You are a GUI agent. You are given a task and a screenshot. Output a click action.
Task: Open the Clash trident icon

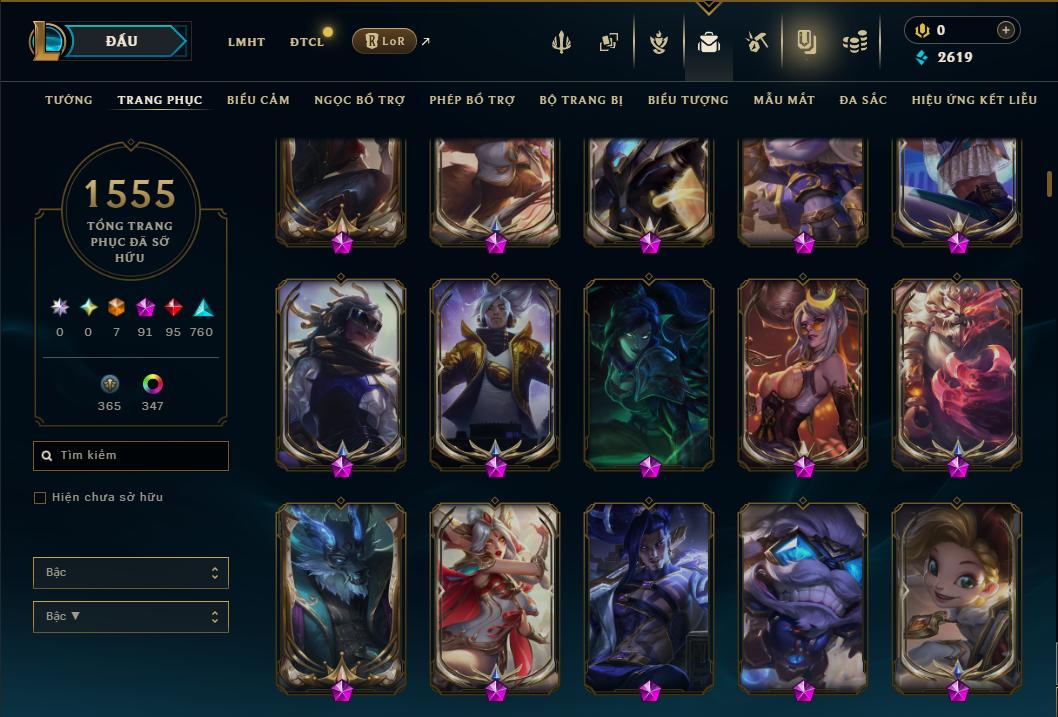click(x=561, y=42)
